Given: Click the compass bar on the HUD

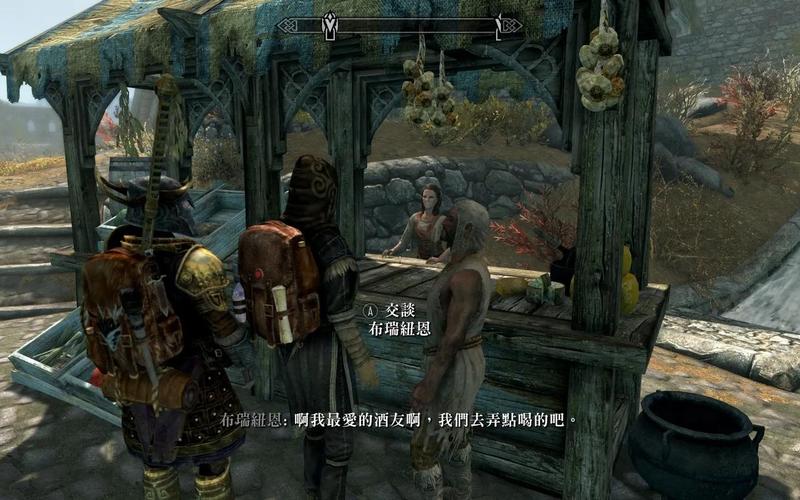Looking at the screenshot, I should (x=400, y=25).
